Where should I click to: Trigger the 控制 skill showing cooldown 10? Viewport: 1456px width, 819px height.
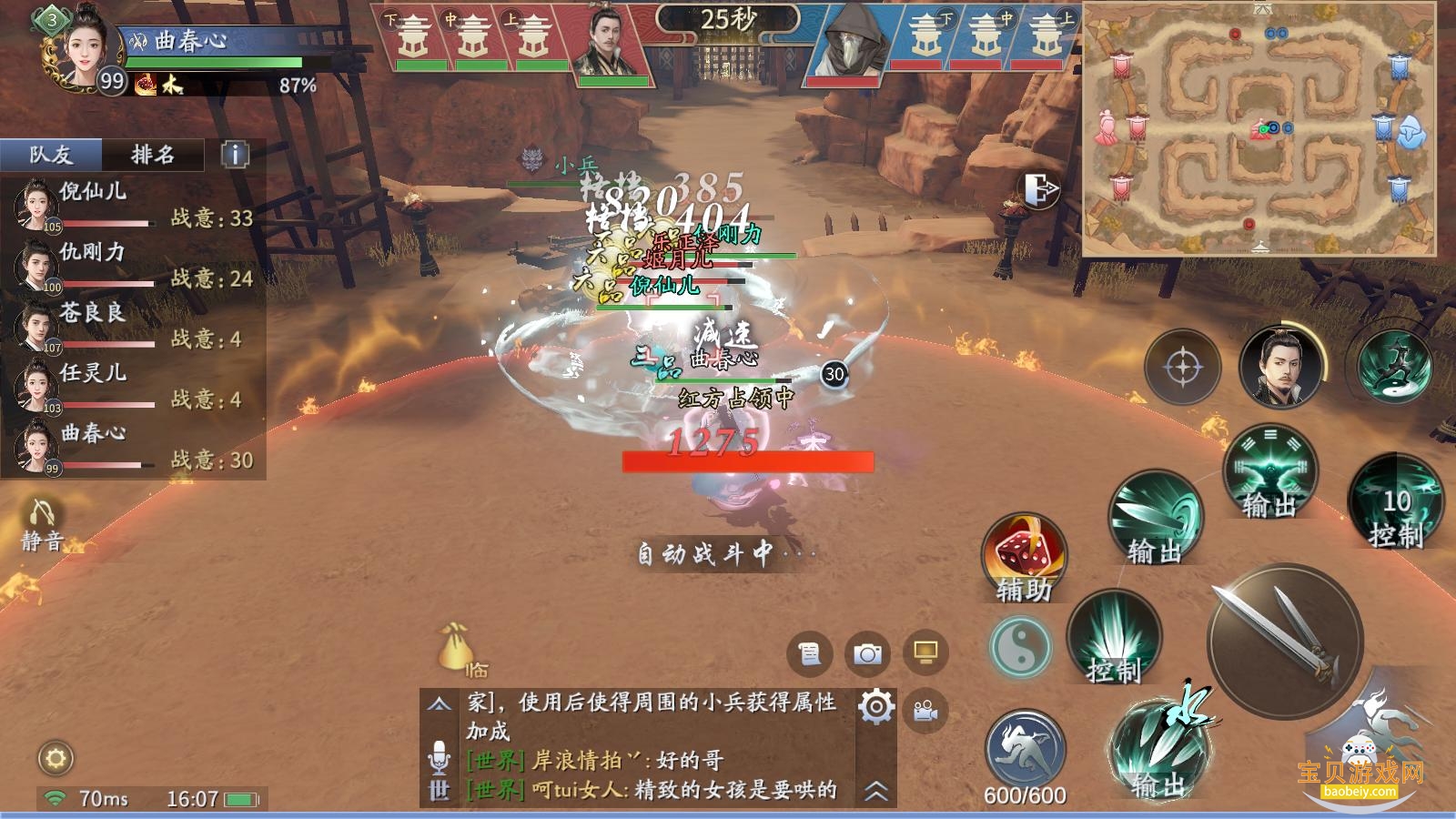pyautogui.click(x=1395, y=503)
